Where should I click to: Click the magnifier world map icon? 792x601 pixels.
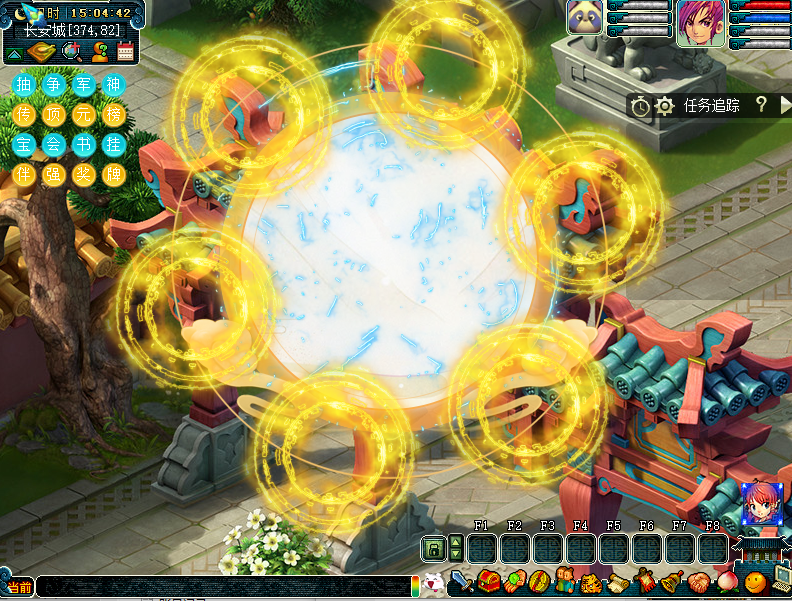click(x=71, y=52)
